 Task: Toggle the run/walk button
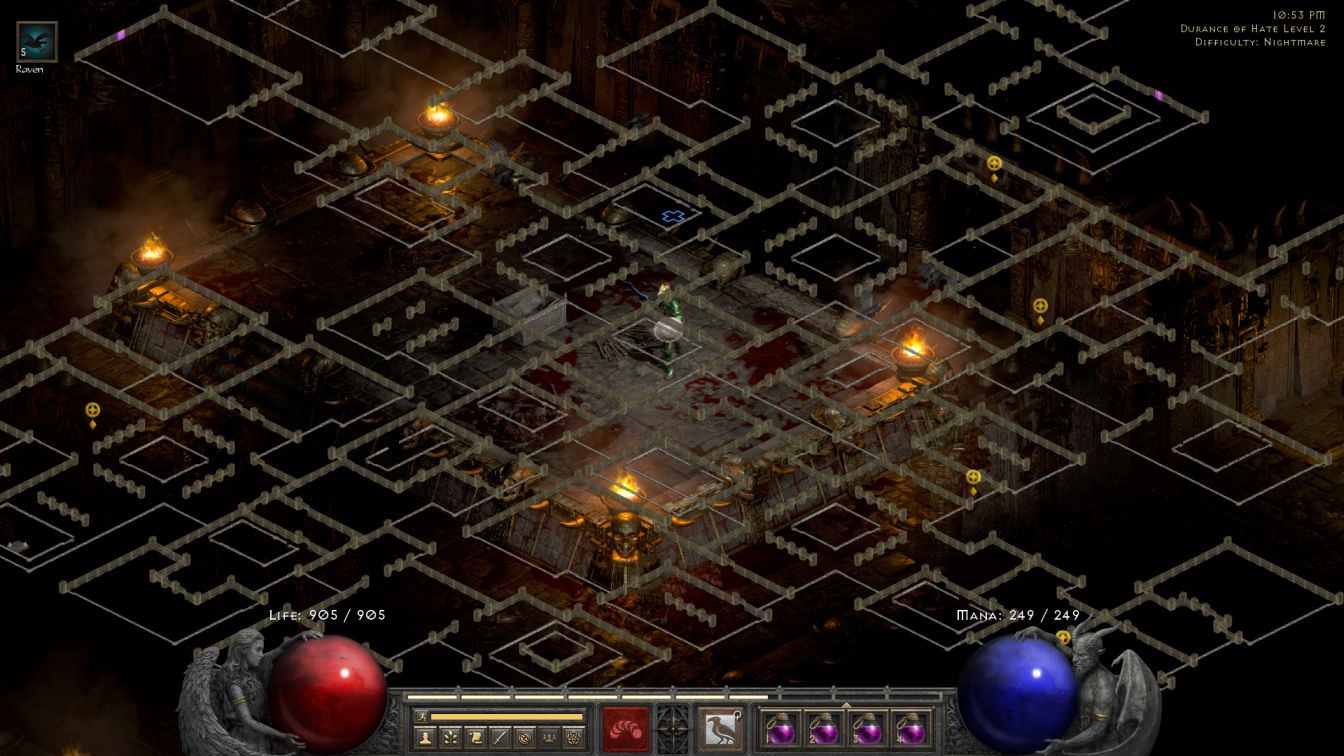coord(423,716)
